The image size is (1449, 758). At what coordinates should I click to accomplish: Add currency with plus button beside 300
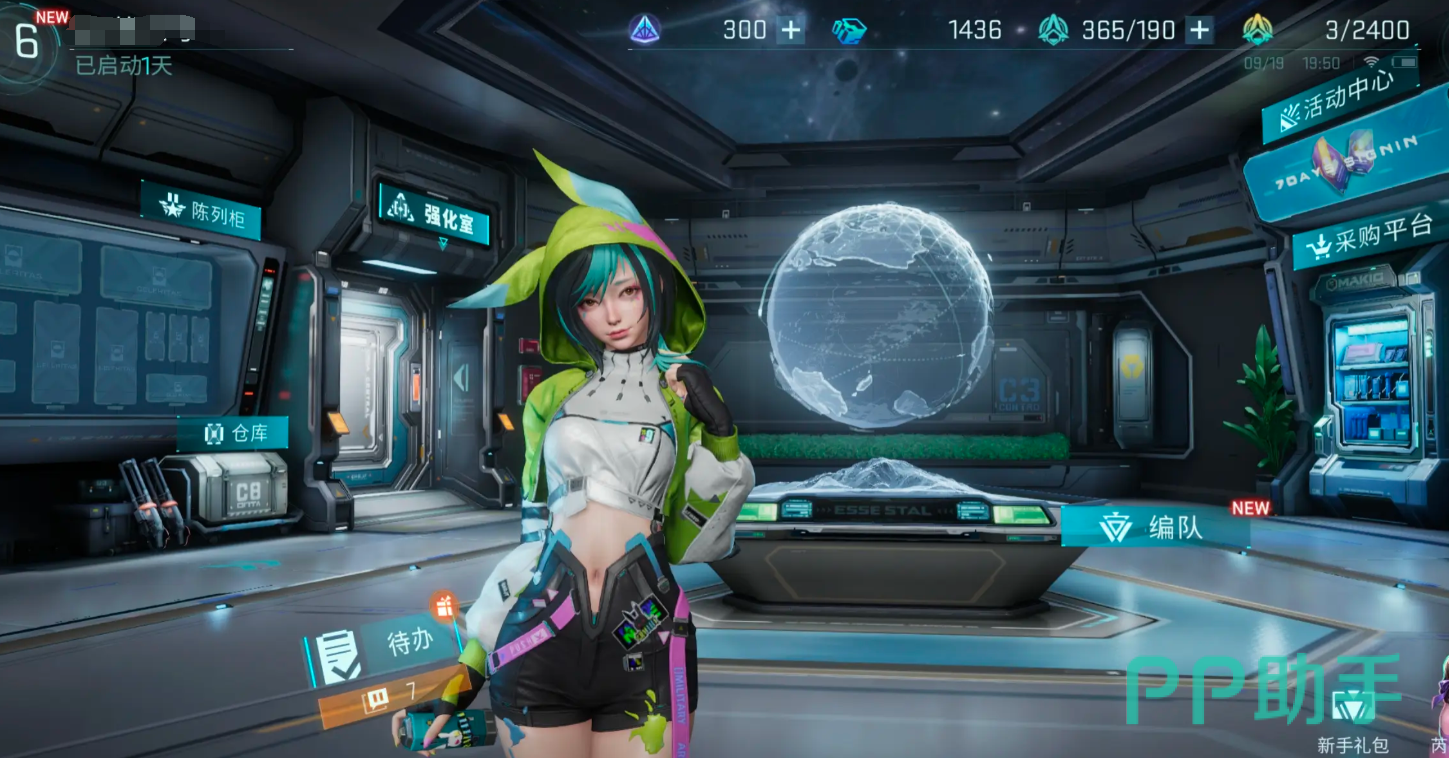click(x=791, y=30)
